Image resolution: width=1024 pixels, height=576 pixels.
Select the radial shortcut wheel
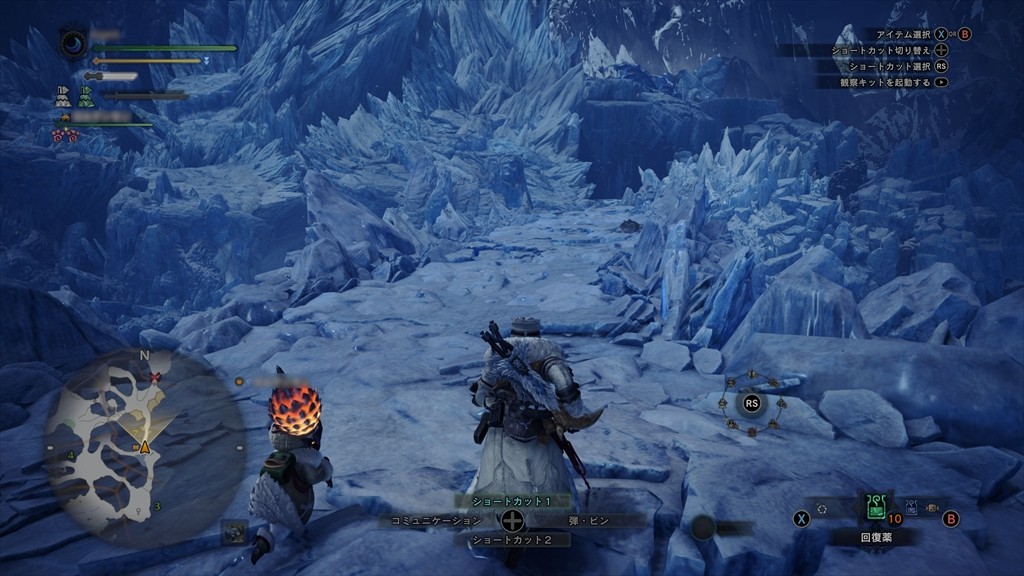(751, 403)
